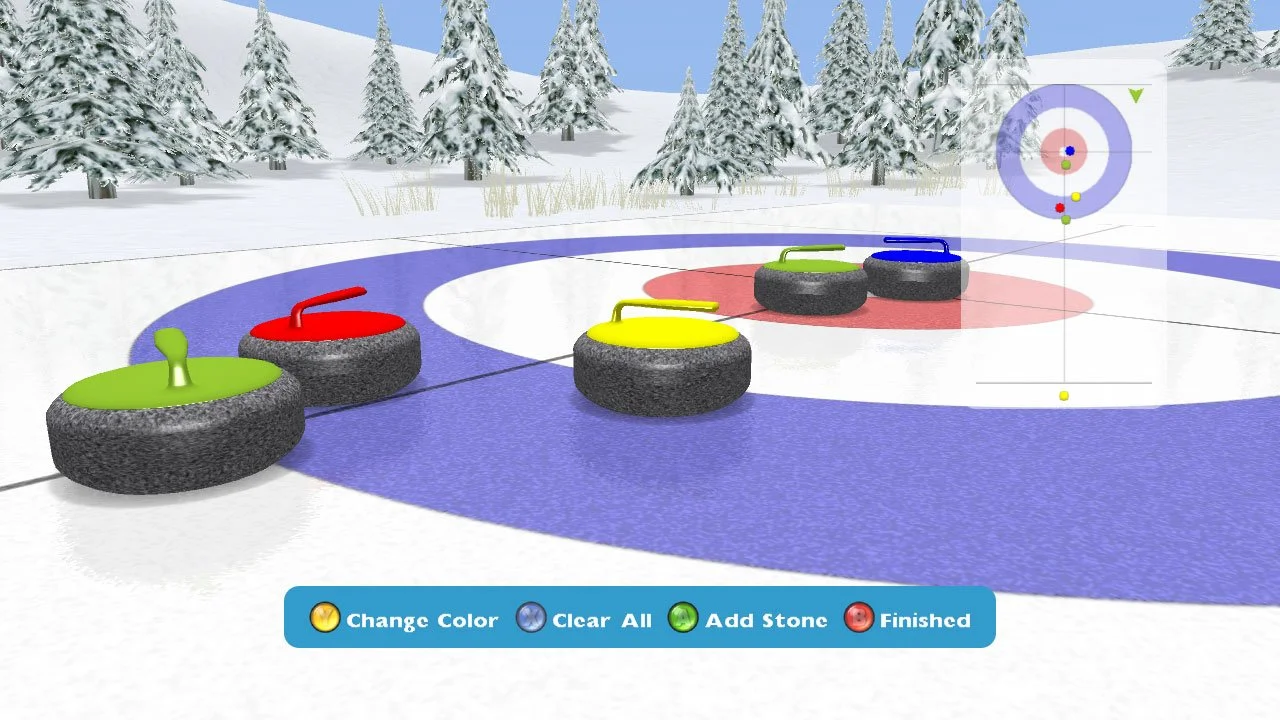
Task: Click the blue X button icon
Action: click(529, 618)
